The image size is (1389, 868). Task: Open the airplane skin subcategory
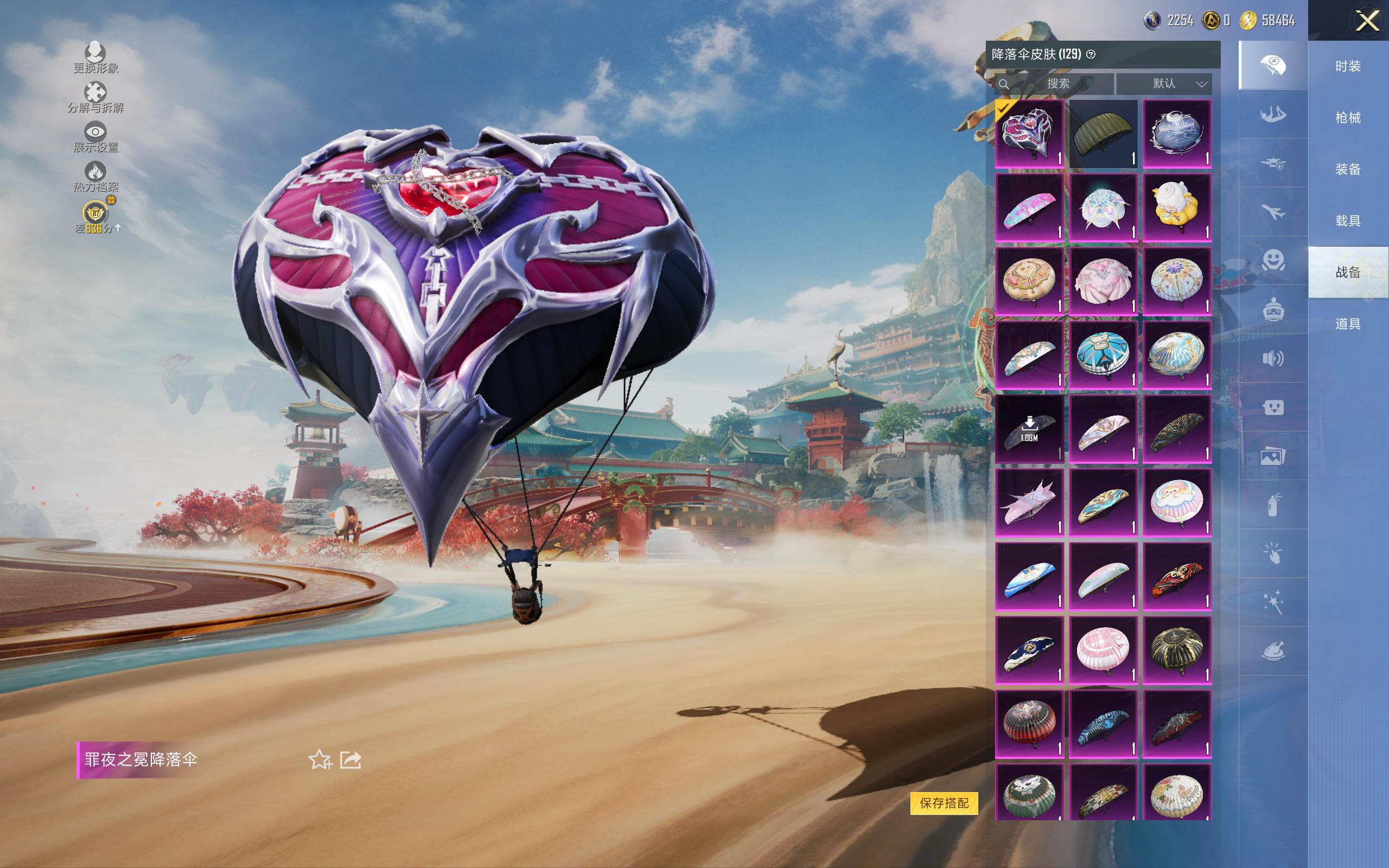[x=1273, y=212]
